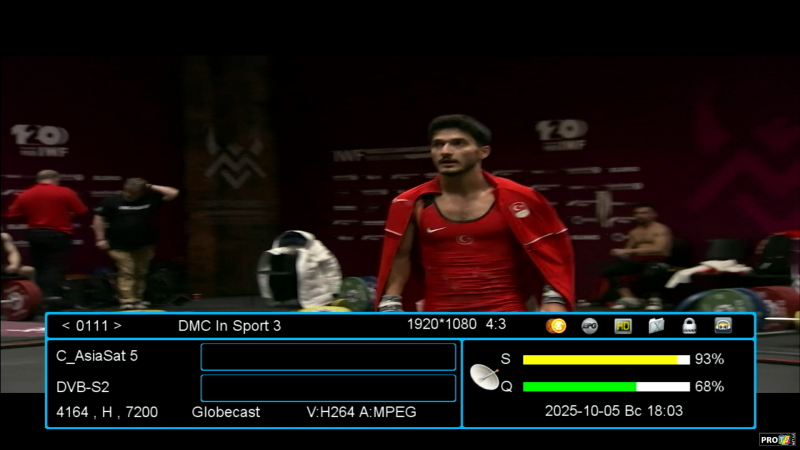Click the gold coin pay-channel icon
This screenshot has height=450, width=800.
556,326
